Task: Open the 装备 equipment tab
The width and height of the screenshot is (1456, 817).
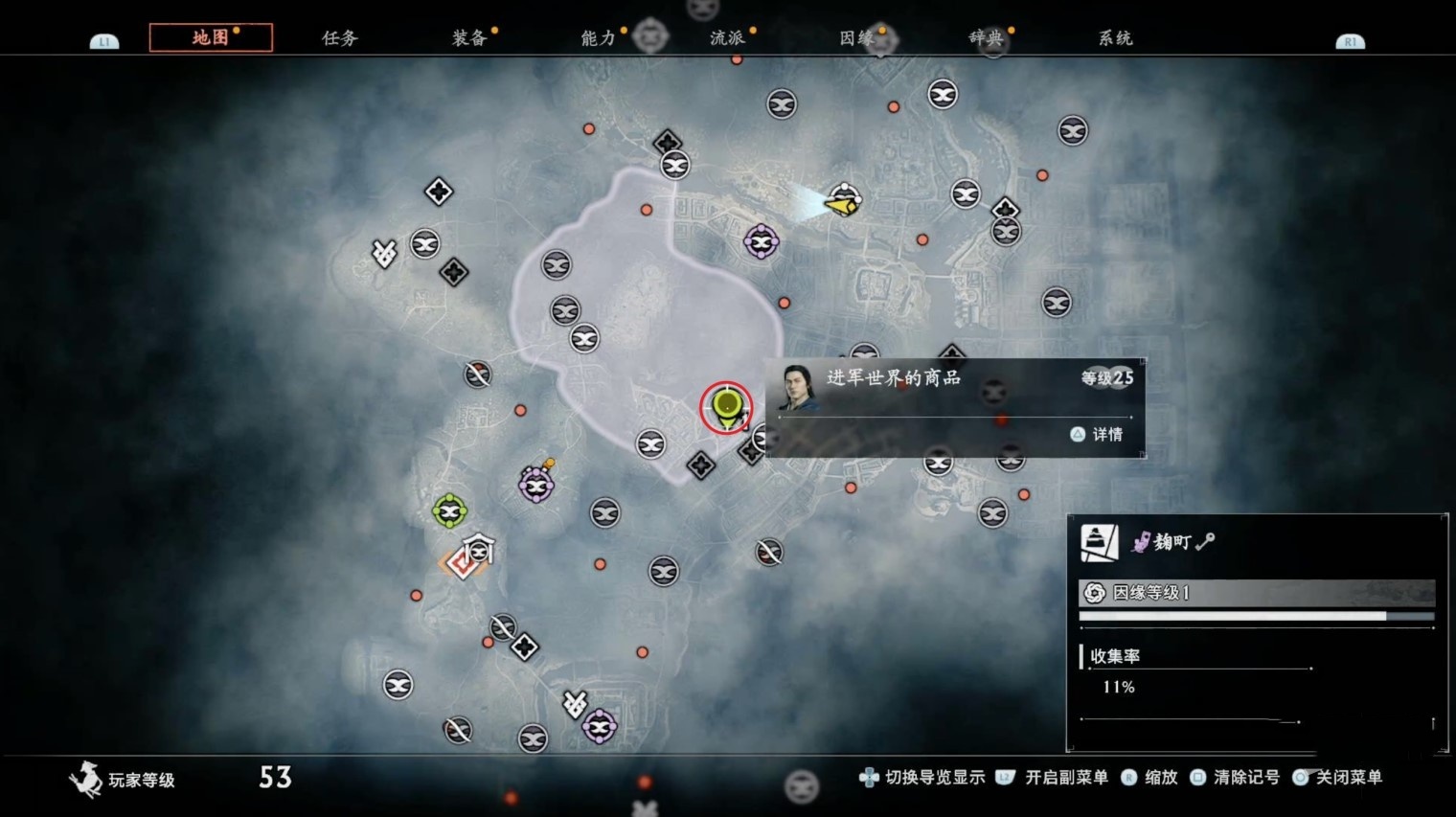Action: point(469,38)
